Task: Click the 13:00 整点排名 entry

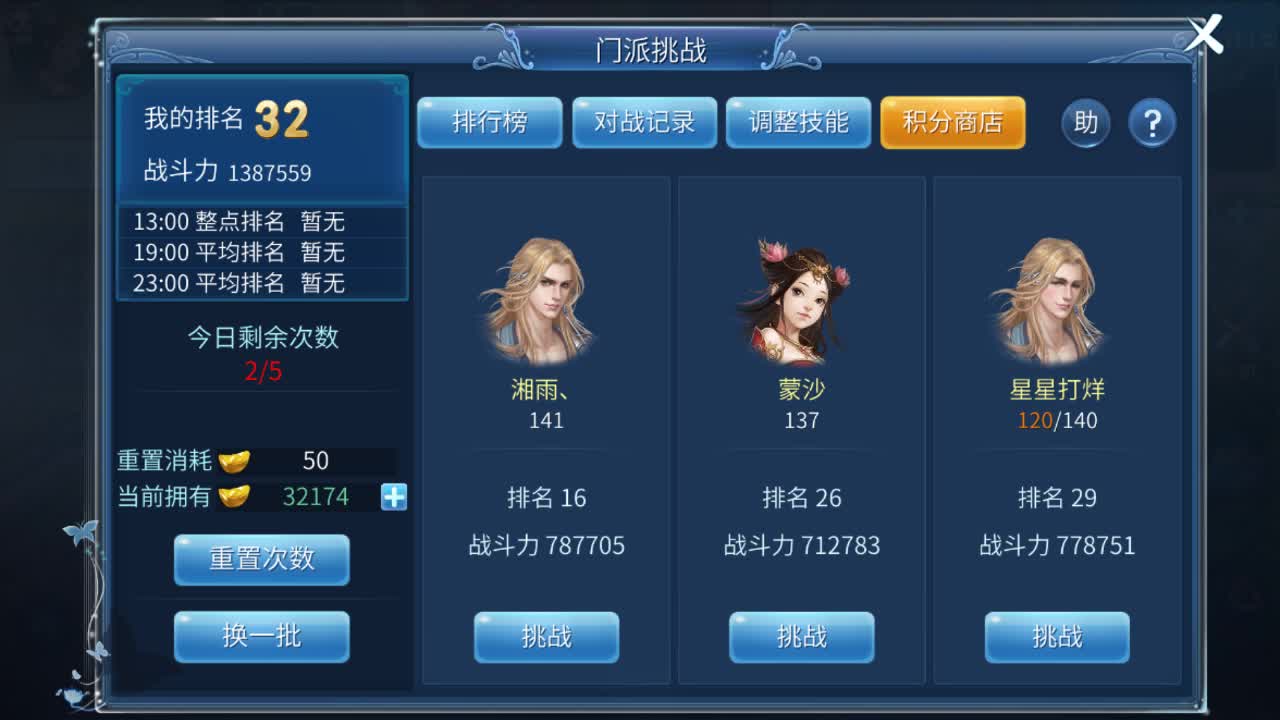Action: [x=262, y=222]
